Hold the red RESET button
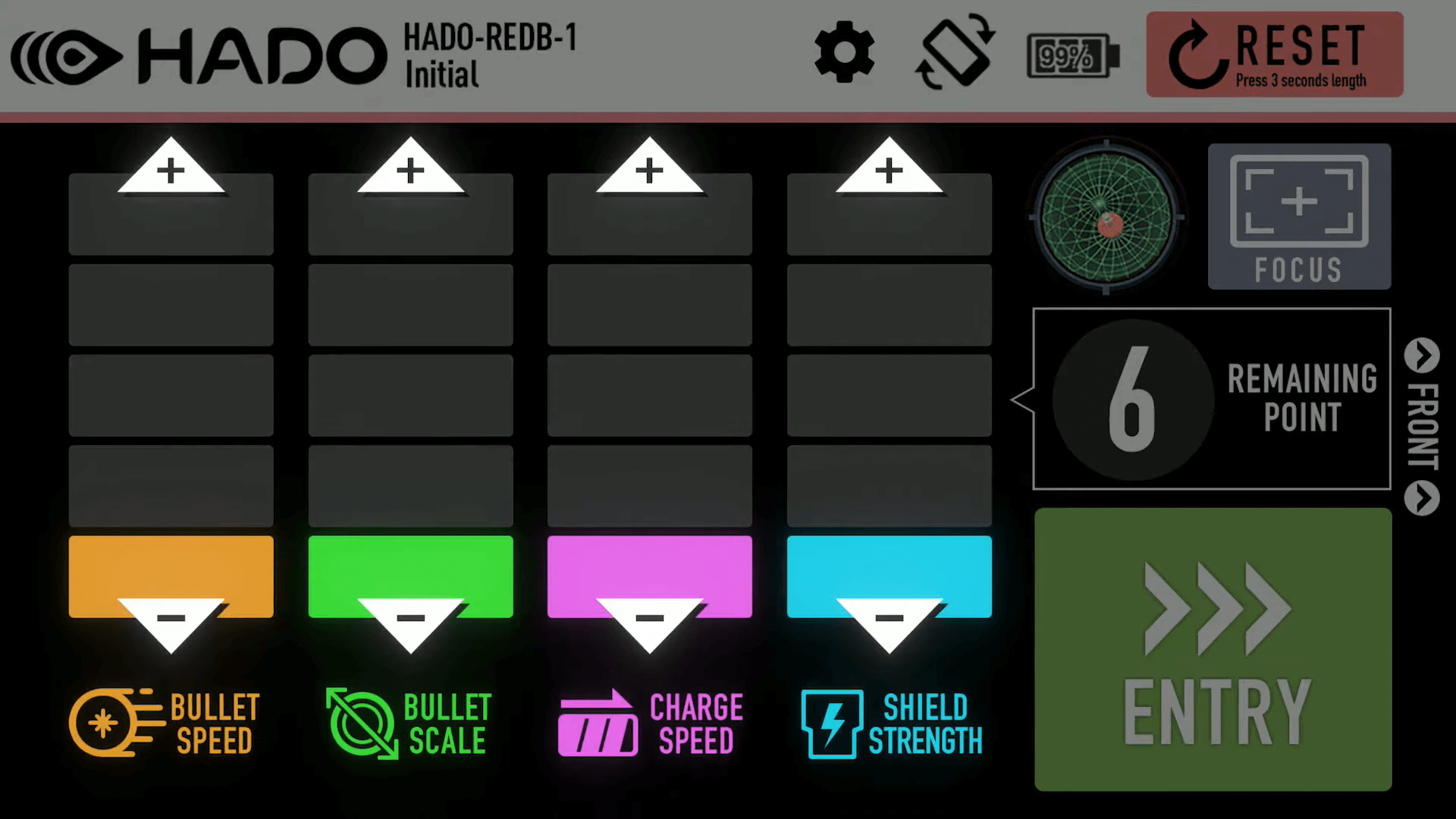The image size is (1456, 819). pos(1274,55)
